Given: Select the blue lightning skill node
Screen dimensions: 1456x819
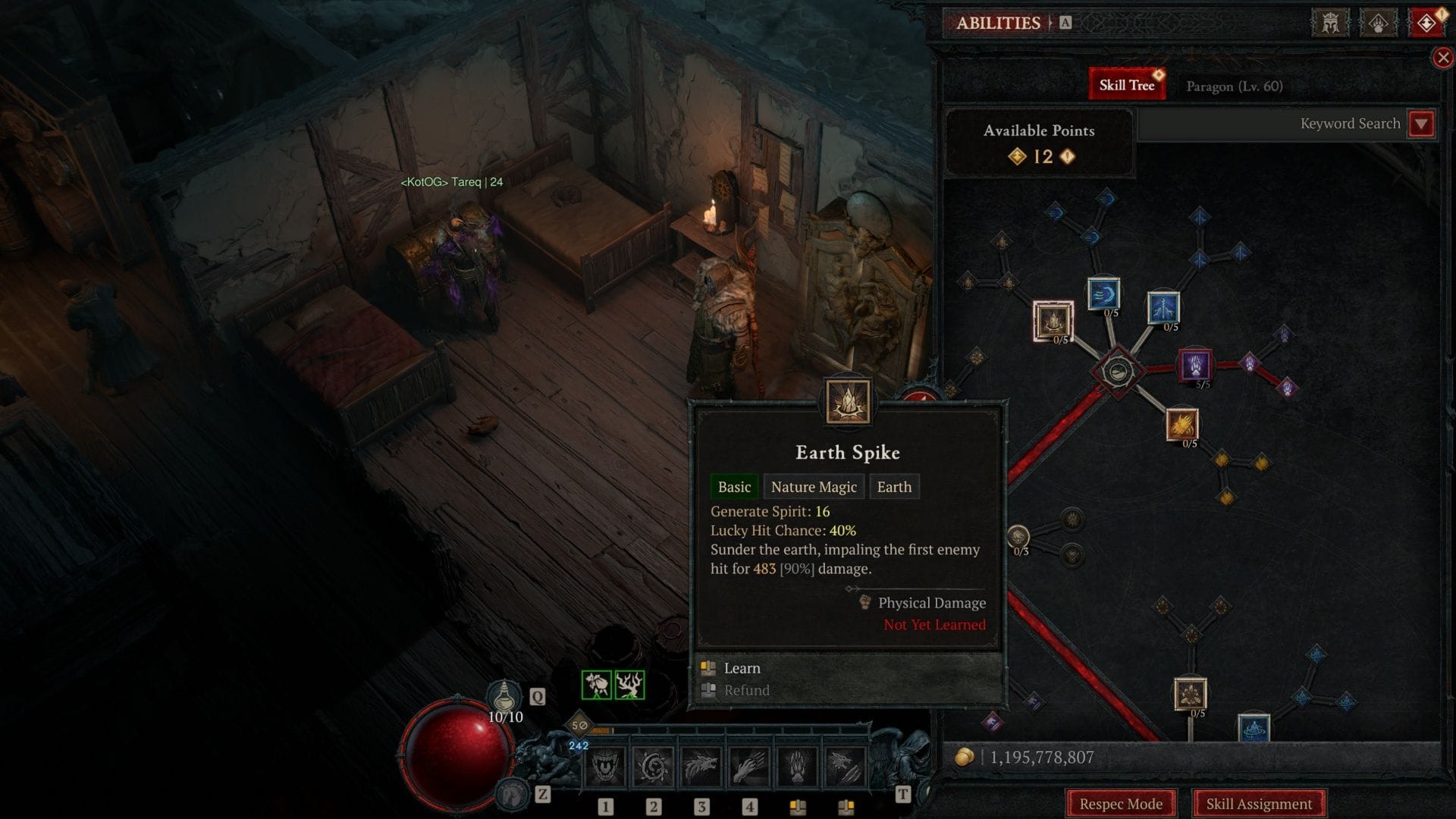Looking at the screenshot, I should point(1163,307).
